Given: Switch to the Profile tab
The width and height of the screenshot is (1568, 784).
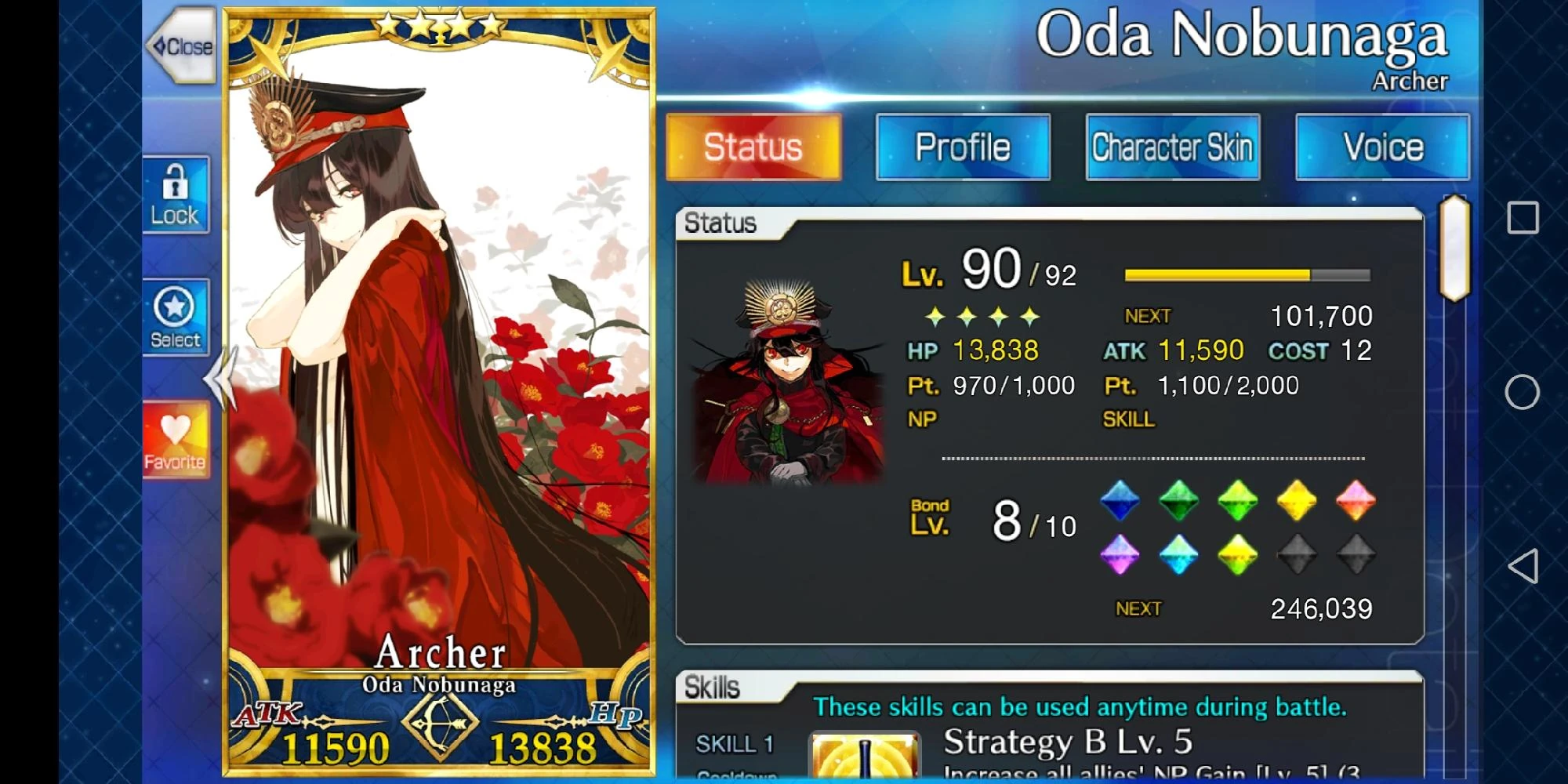Looking at the screenshot, I should (x=964, y=146).
